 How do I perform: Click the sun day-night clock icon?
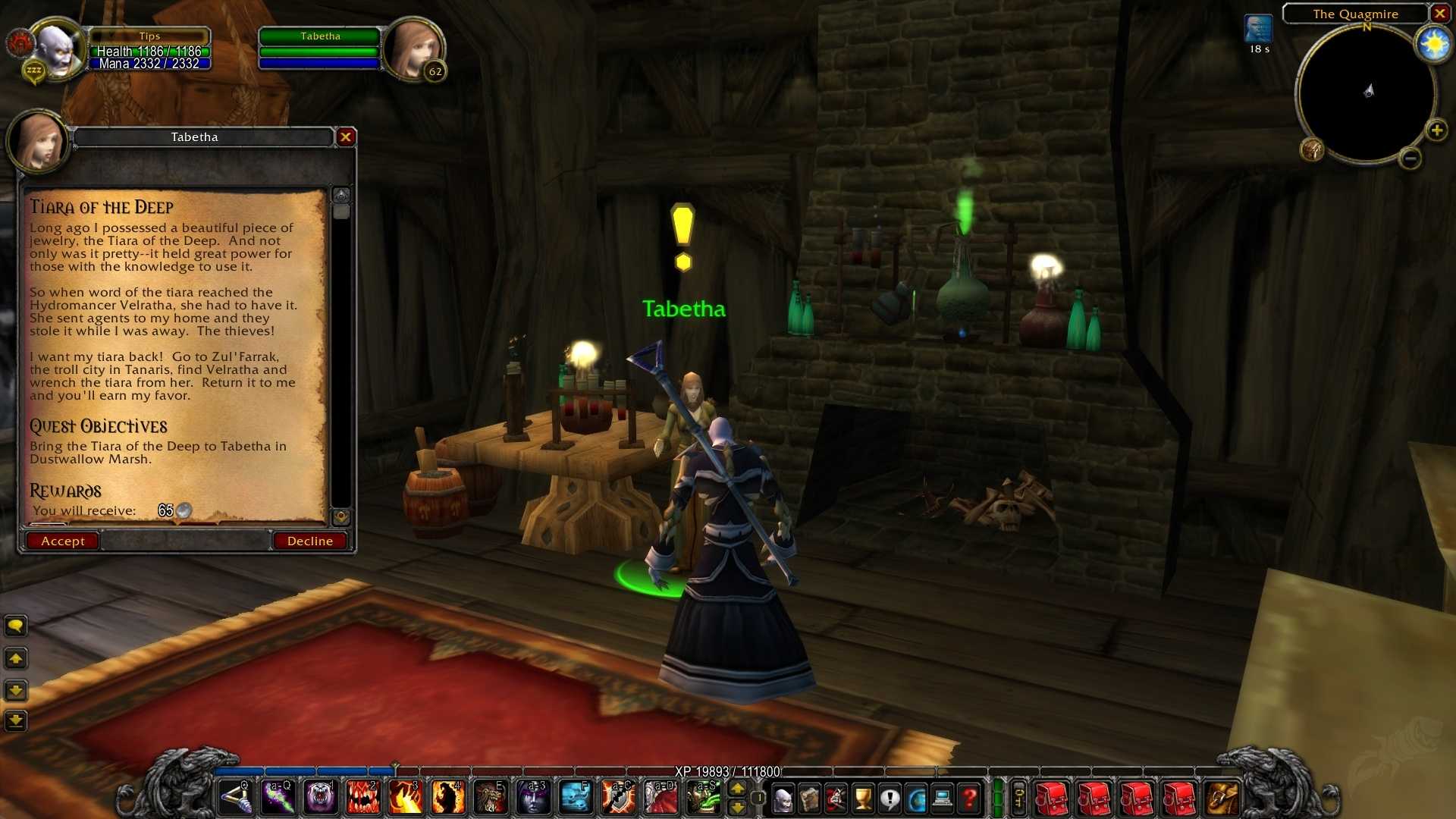point(1434,45)
